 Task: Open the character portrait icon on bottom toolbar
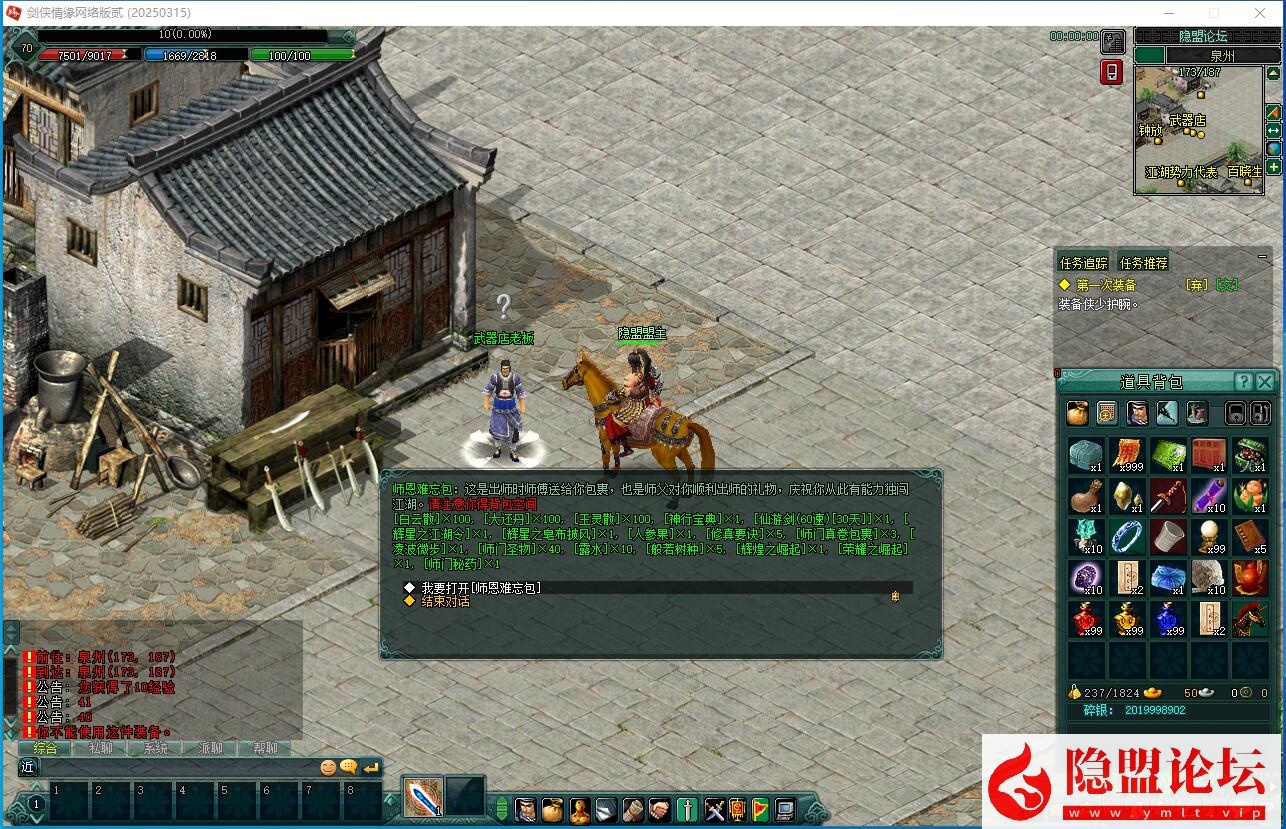click(x=526, y=808)
